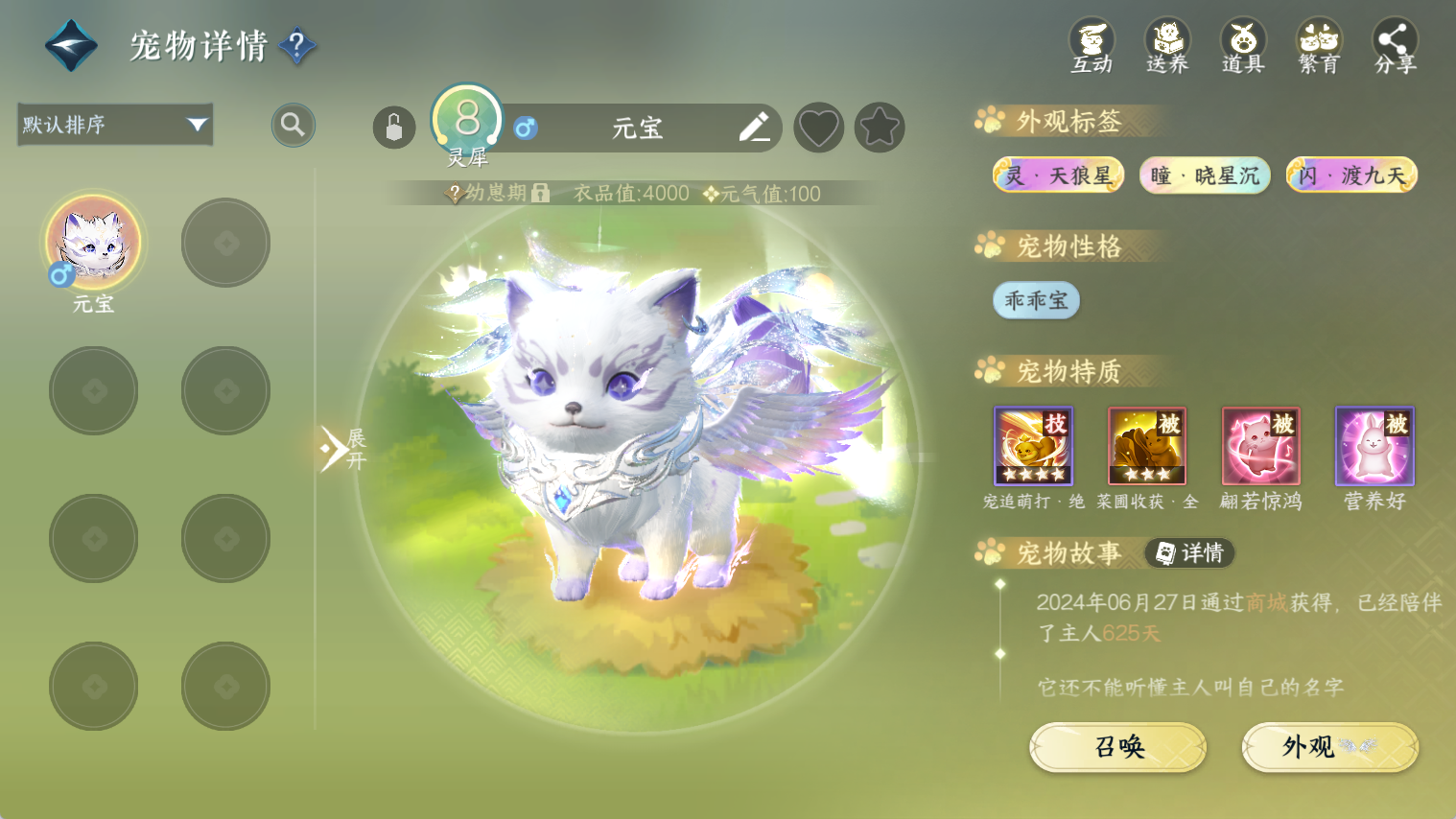Image resolution: width=1456 pixels, height=819 pixels.
Task: Click the magnifier search button
Action: click(293, 125)
